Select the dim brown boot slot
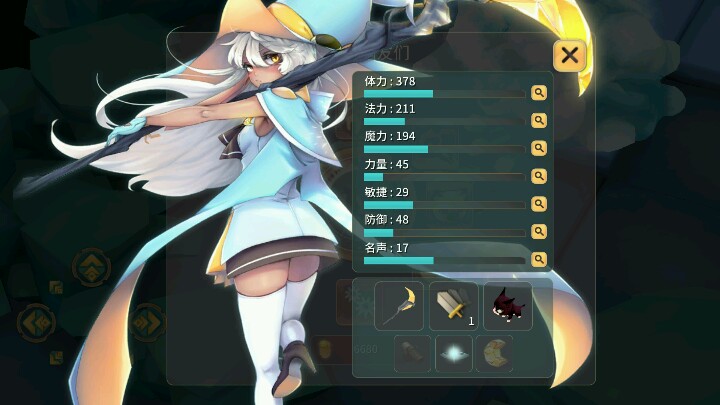Viewport: 720px width, 405px height. point(413,354)
